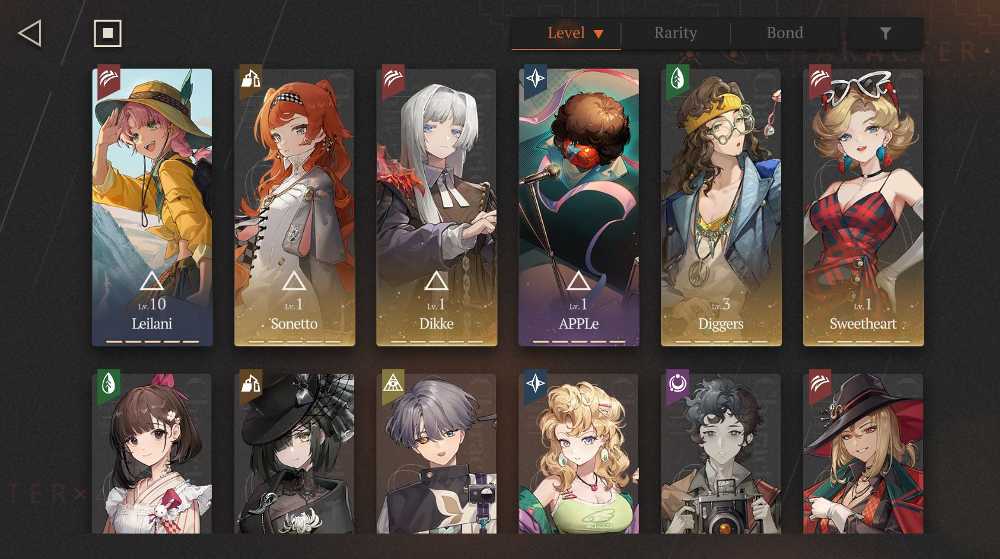The image size is (1000, 559).
Task: Pick the curly blonde girl in green top
Action: click(x=578, y=453)
